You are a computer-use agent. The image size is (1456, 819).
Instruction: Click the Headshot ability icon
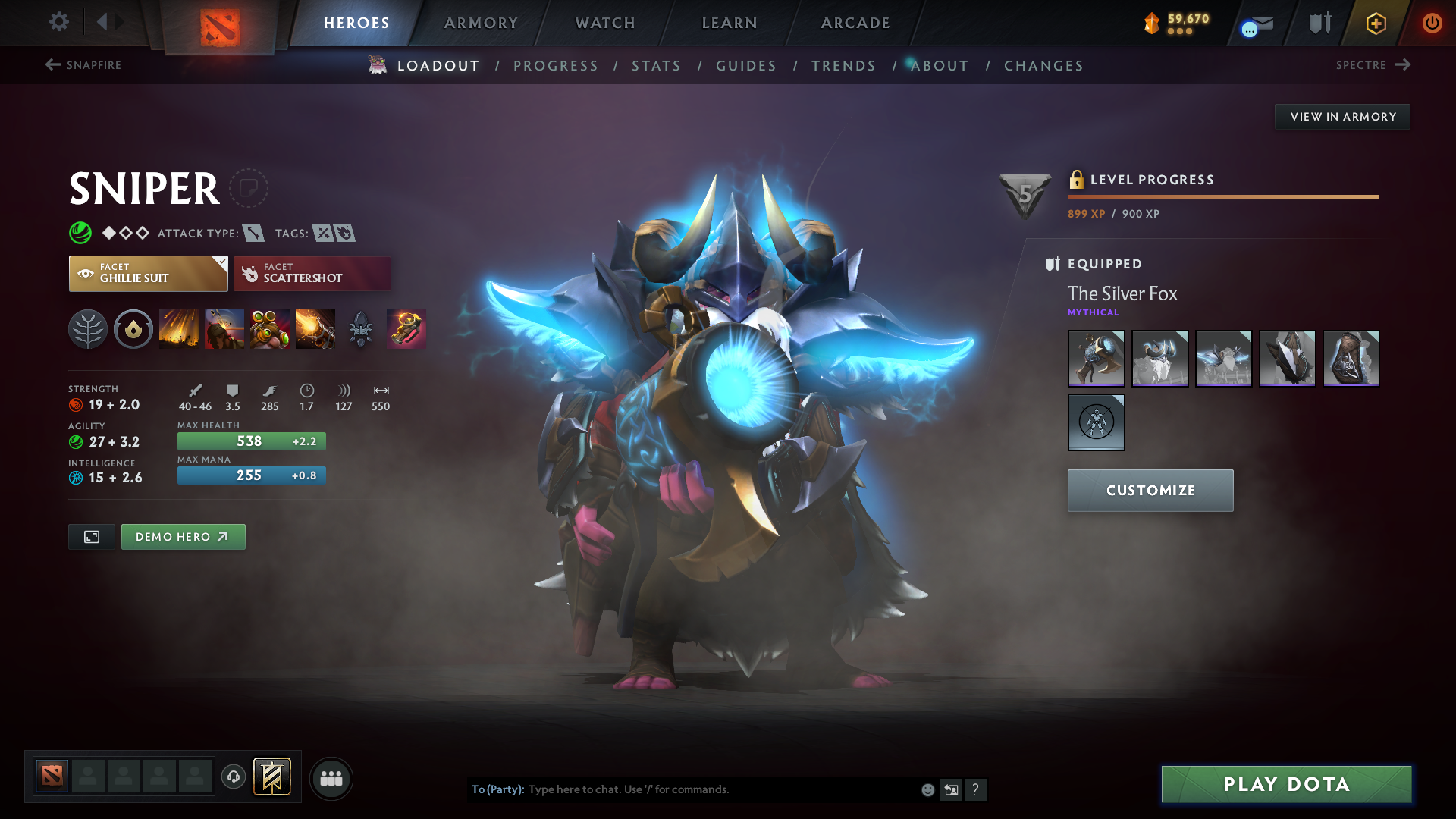tap(224, 329)
